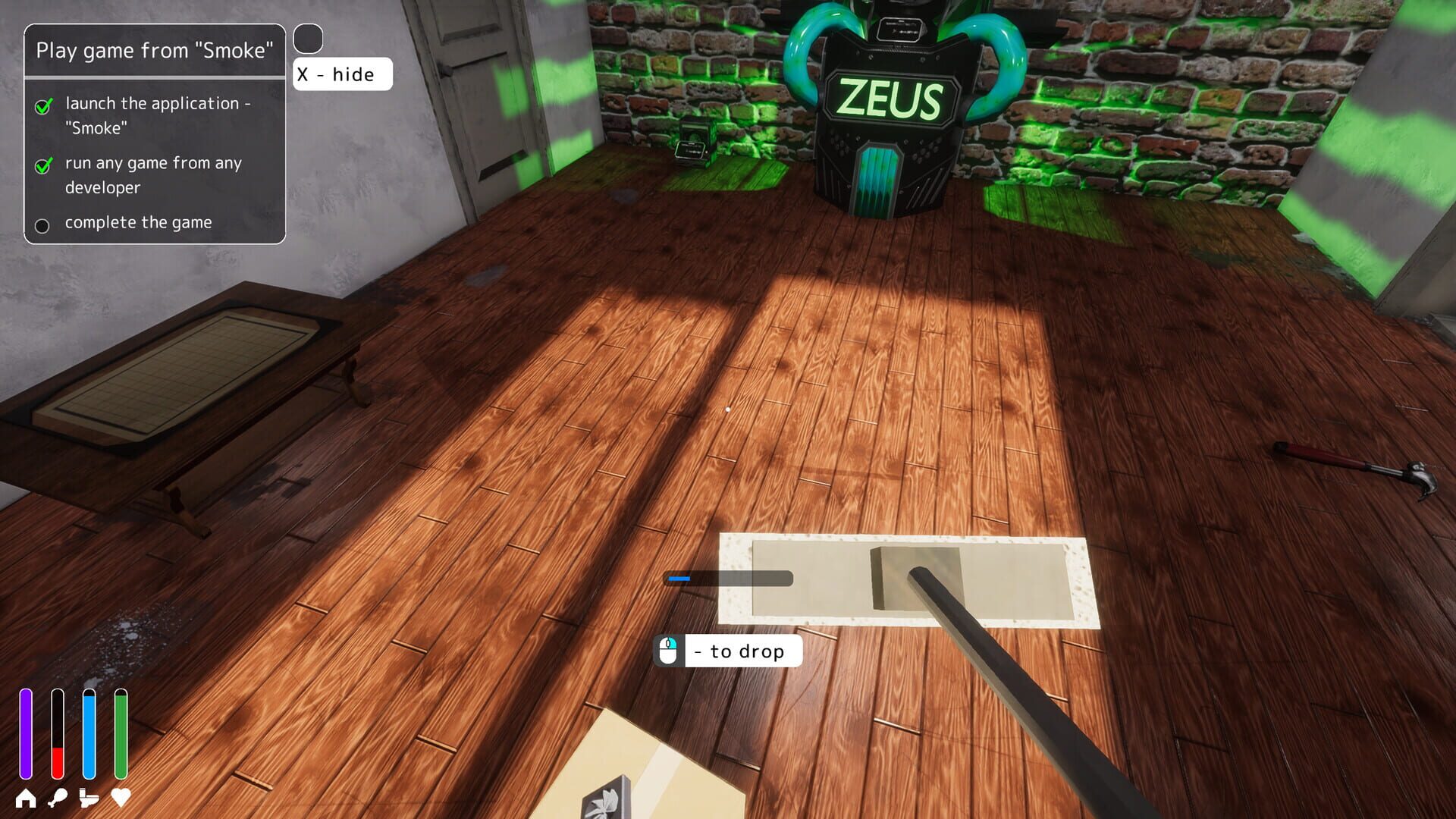Click the heart health icon
The width and height of the screenshot is (1456, 819).
(x=119, y=798)
